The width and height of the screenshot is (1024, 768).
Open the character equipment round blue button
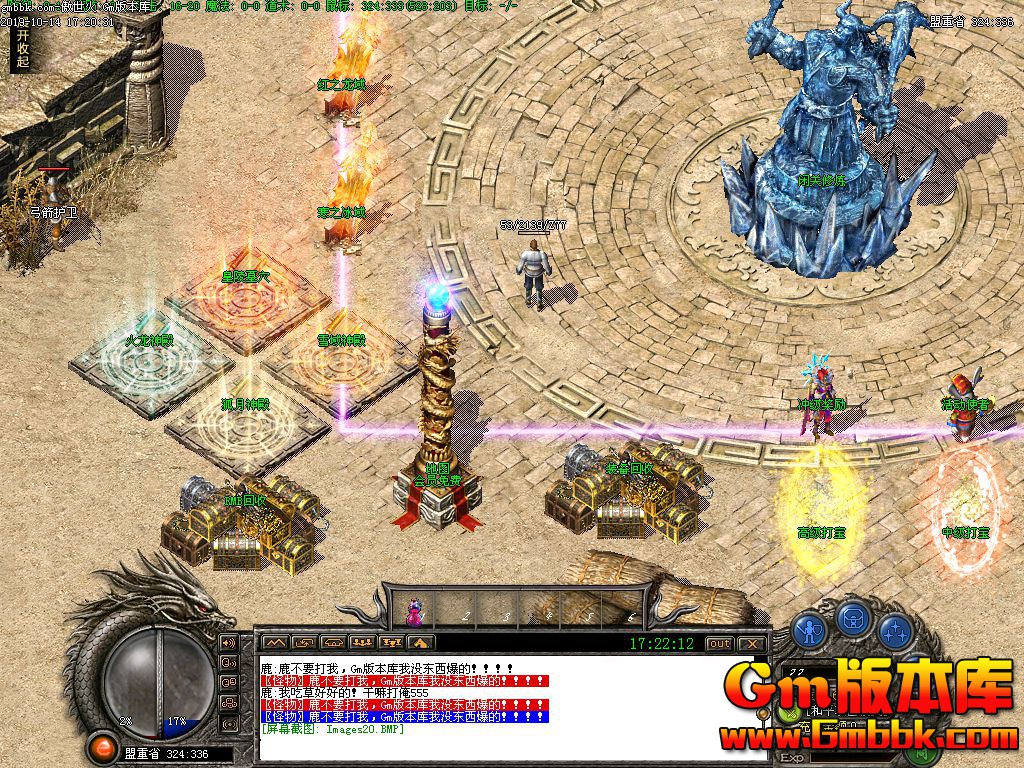coord(808,630)
